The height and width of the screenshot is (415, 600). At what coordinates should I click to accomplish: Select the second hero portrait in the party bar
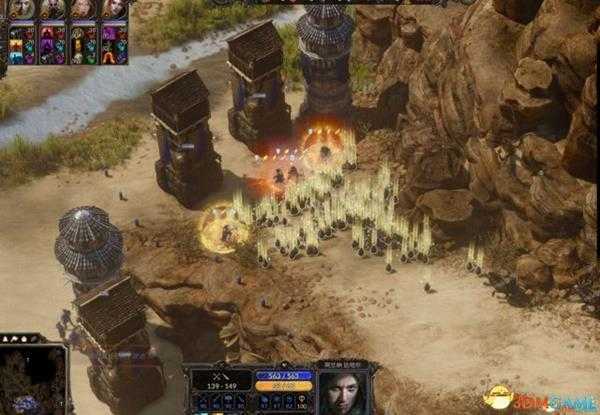[x=53, y=9]
